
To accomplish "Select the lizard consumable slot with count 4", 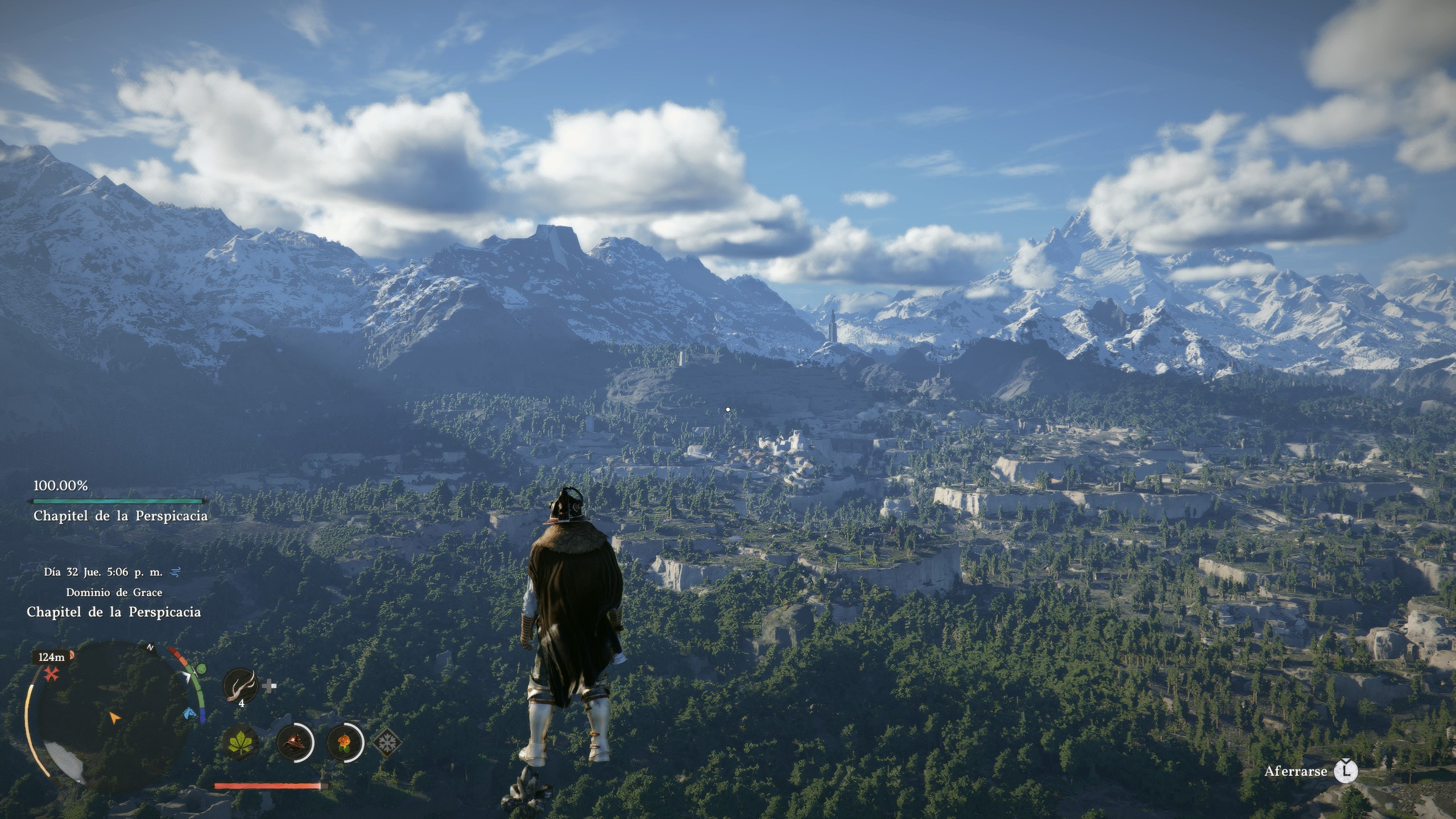I will (241, 686).
